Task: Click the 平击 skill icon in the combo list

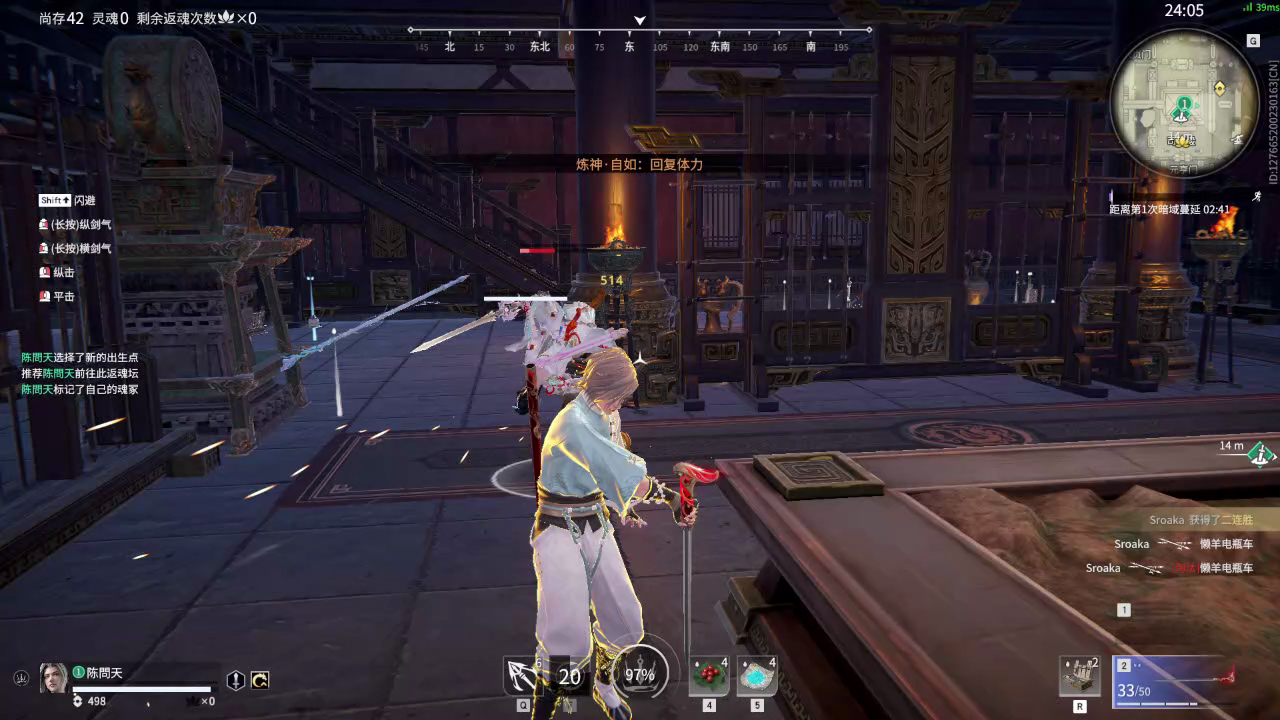Action: tap(43, 297)
